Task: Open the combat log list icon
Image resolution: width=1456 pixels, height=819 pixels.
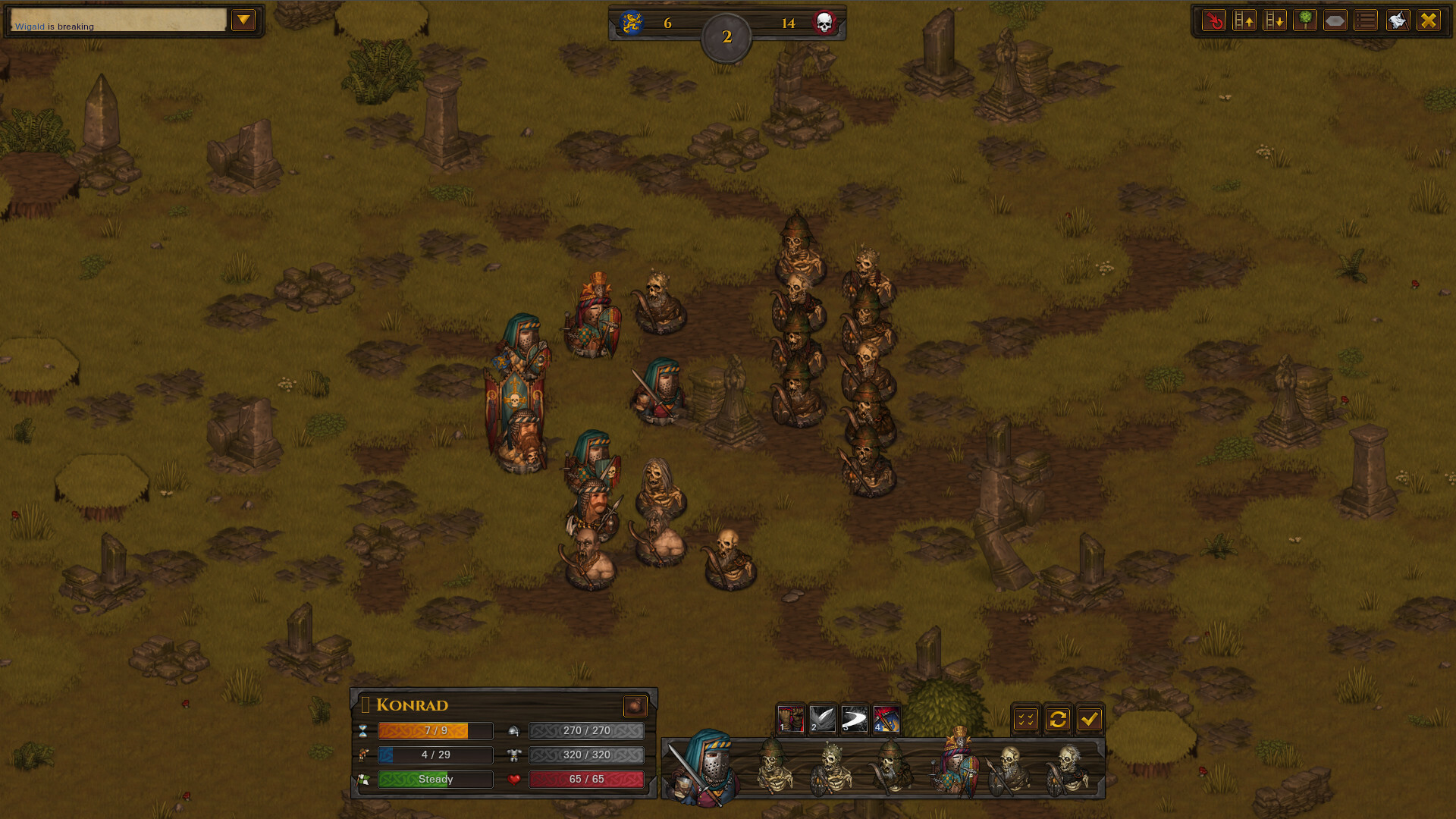Action: 1365,20
